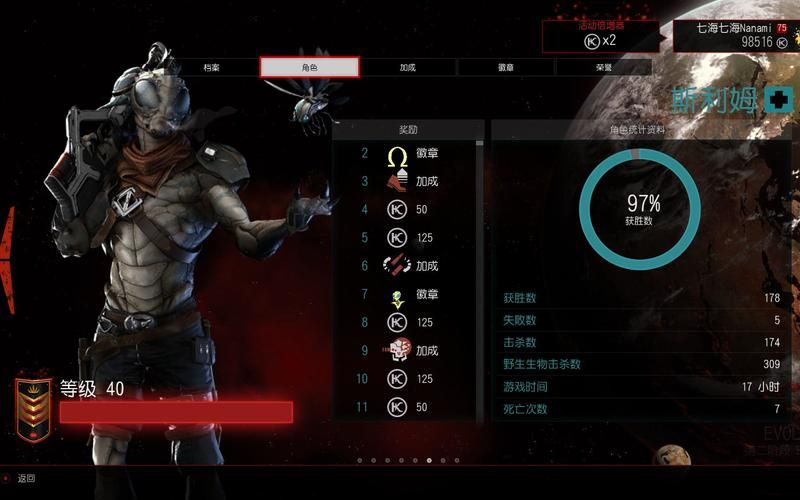Image resolution: width=800 pixels, height=500 pixels.
Task: Select the highlighted 角色 tab
Action: click(x=309, y=67)
